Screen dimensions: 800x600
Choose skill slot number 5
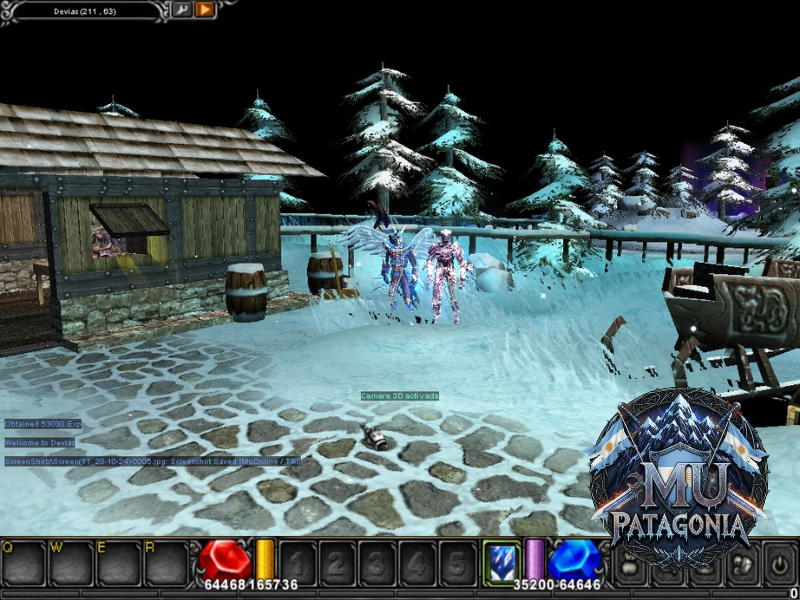[x=457, y=563]
